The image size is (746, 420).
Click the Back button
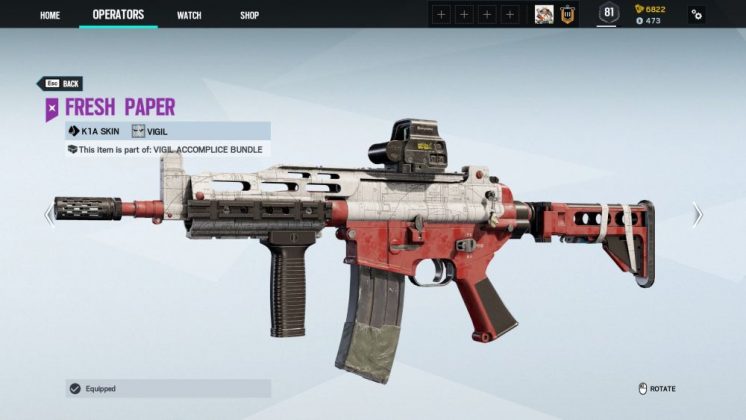click(60, 84)
